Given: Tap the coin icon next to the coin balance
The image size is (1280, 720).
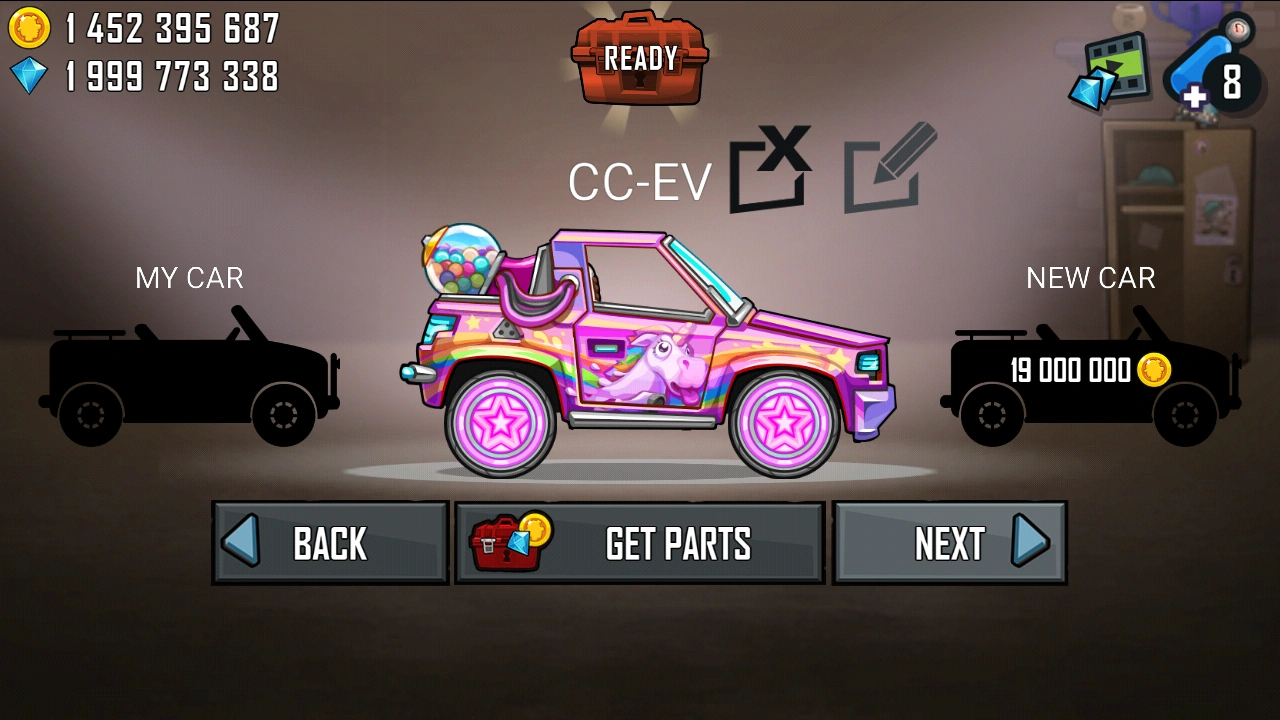Looking at the screenshot, I should click(30, 27).
